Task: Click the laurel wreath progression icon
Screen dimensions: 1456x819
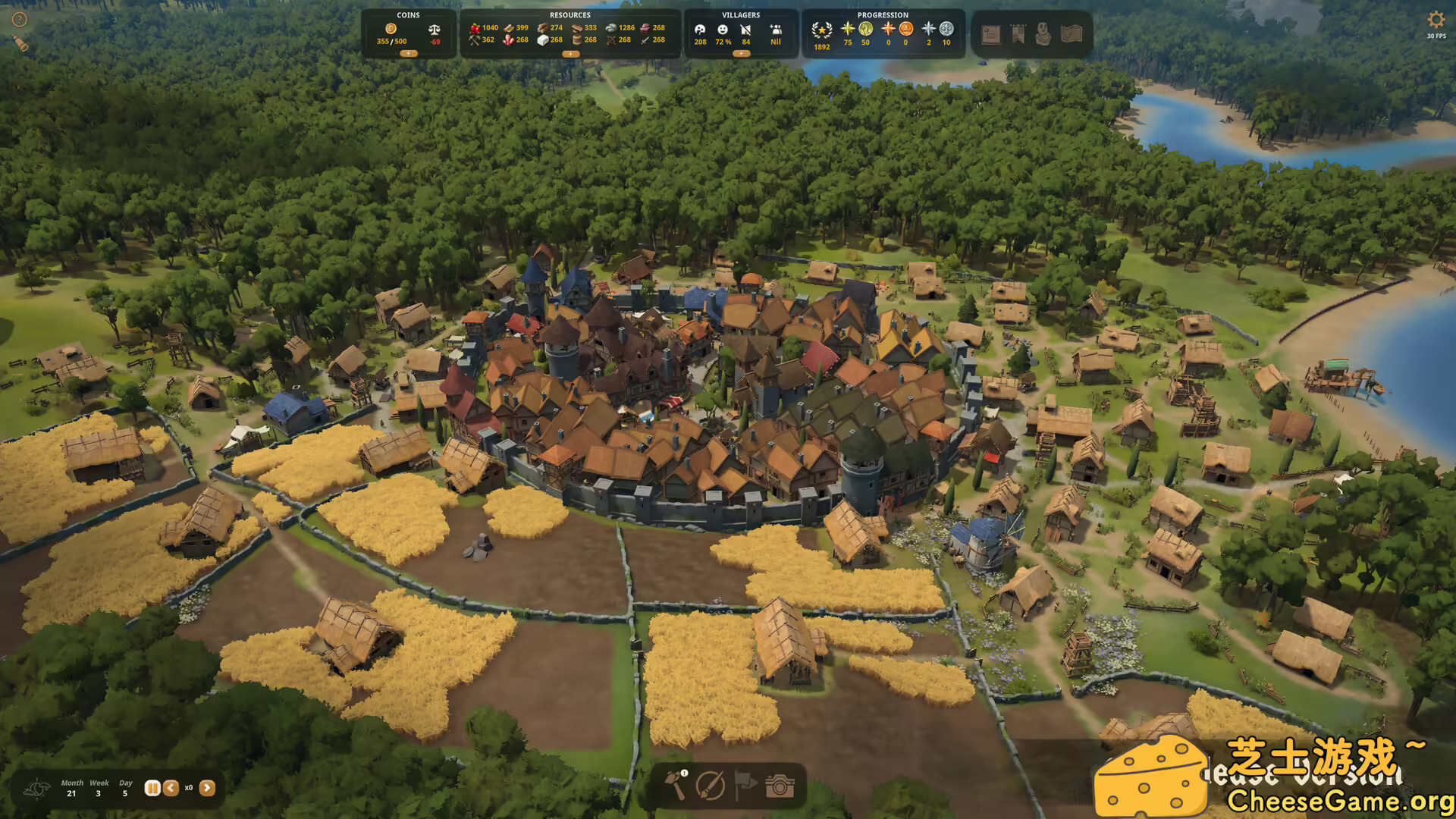Action: (821, 30)
